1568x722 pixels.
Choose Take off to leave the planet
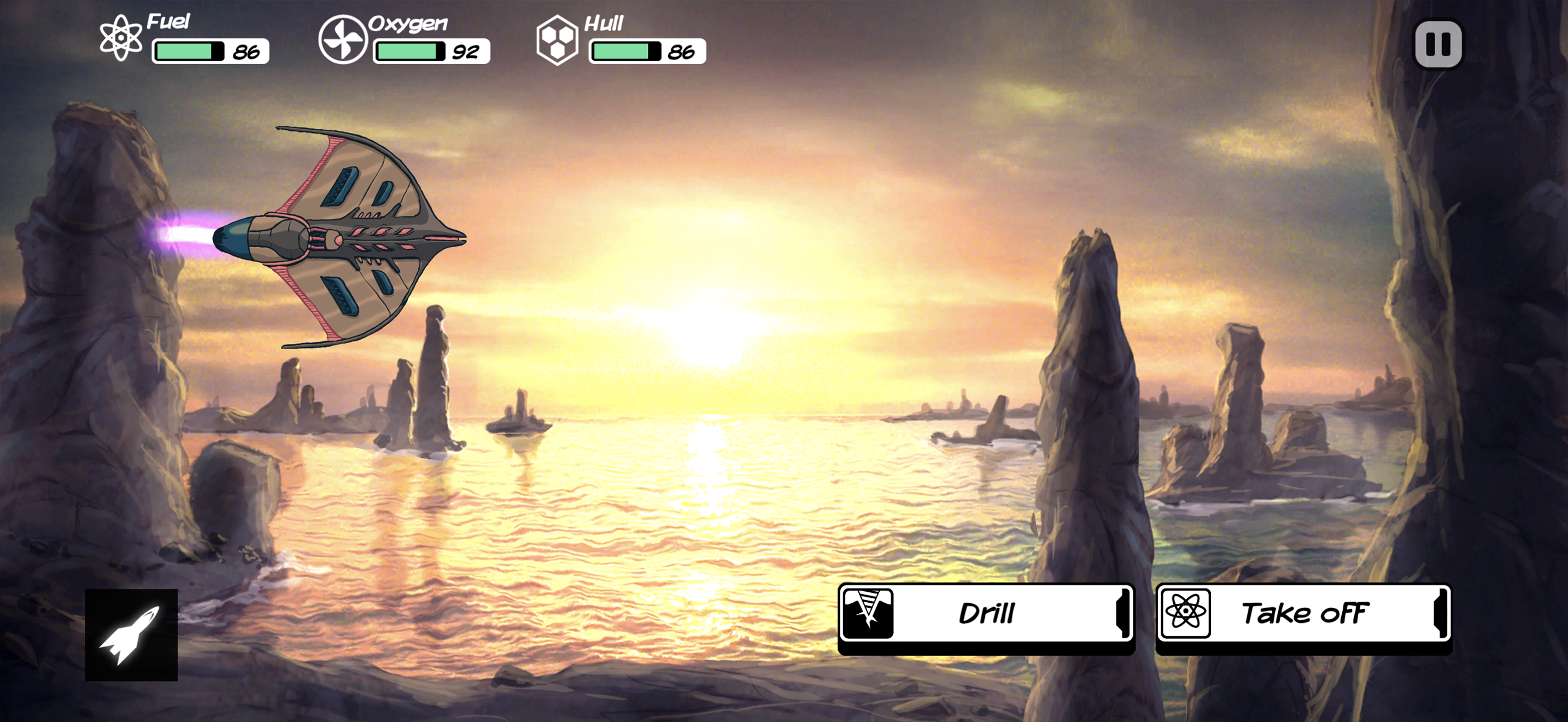[x=1303, y=613]
